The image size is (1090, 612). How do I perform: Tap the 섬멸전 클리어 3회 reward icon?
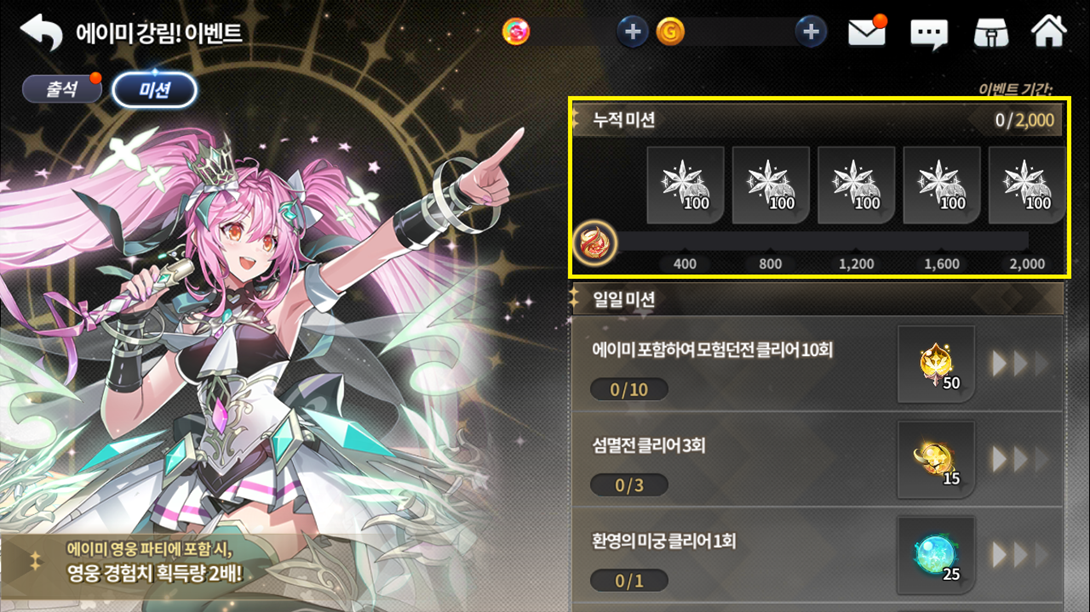[936, 459]
